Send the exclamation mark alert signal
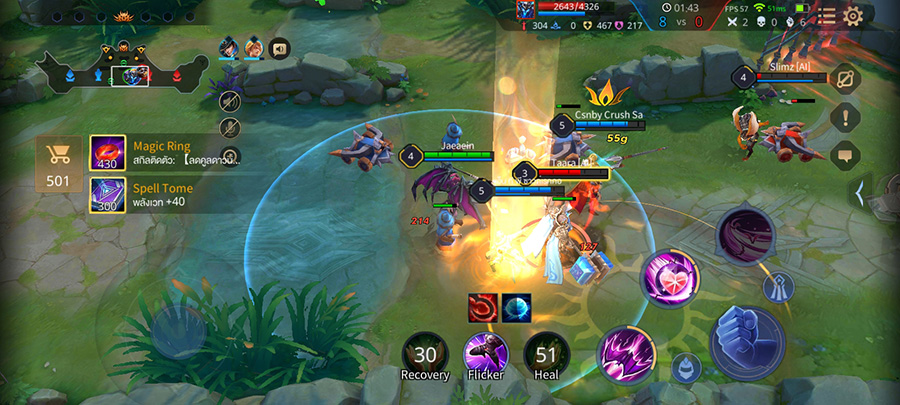The height and width of the screenshot is (405, 900). tap(845, 117)
